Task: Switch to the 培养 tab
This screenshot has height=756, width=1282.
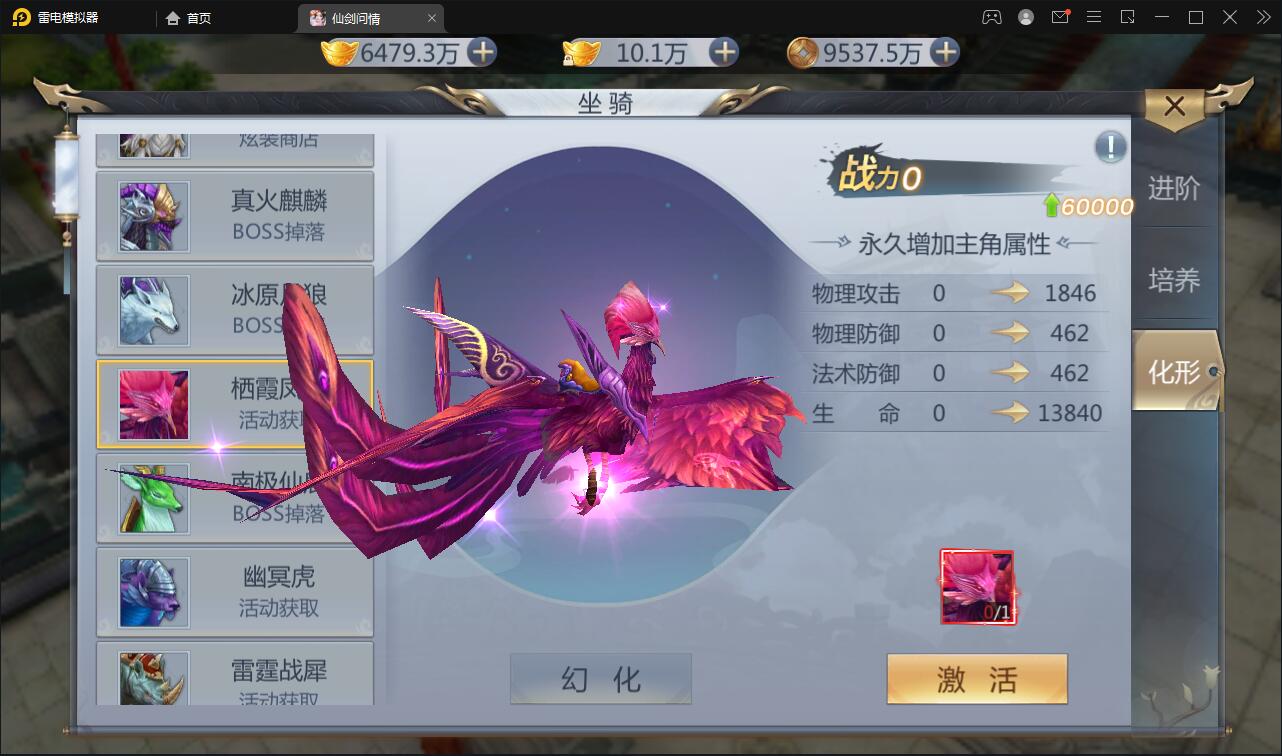Action: coord(1176,280)
